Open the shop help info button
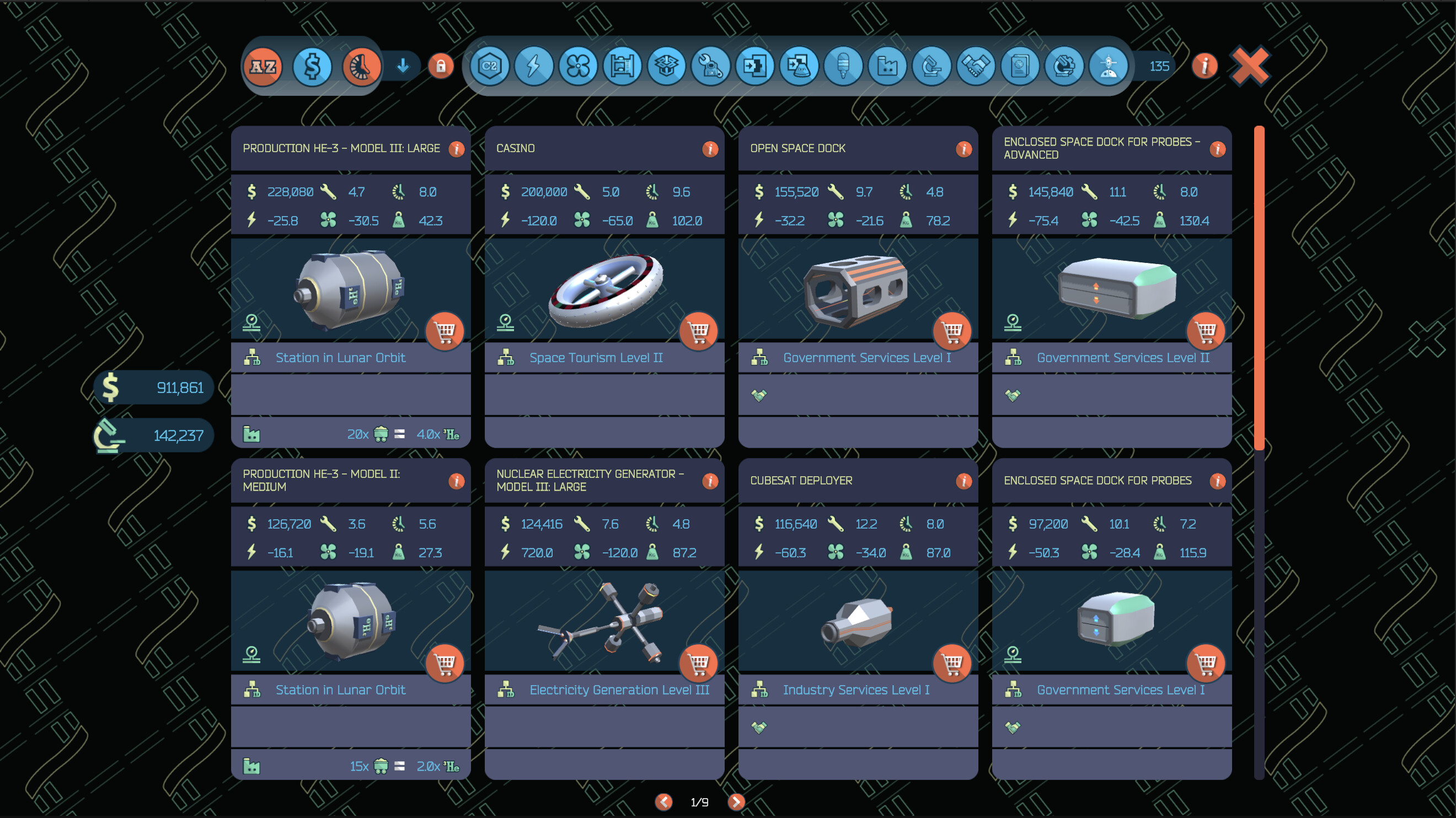 [x=1205, y=67]
